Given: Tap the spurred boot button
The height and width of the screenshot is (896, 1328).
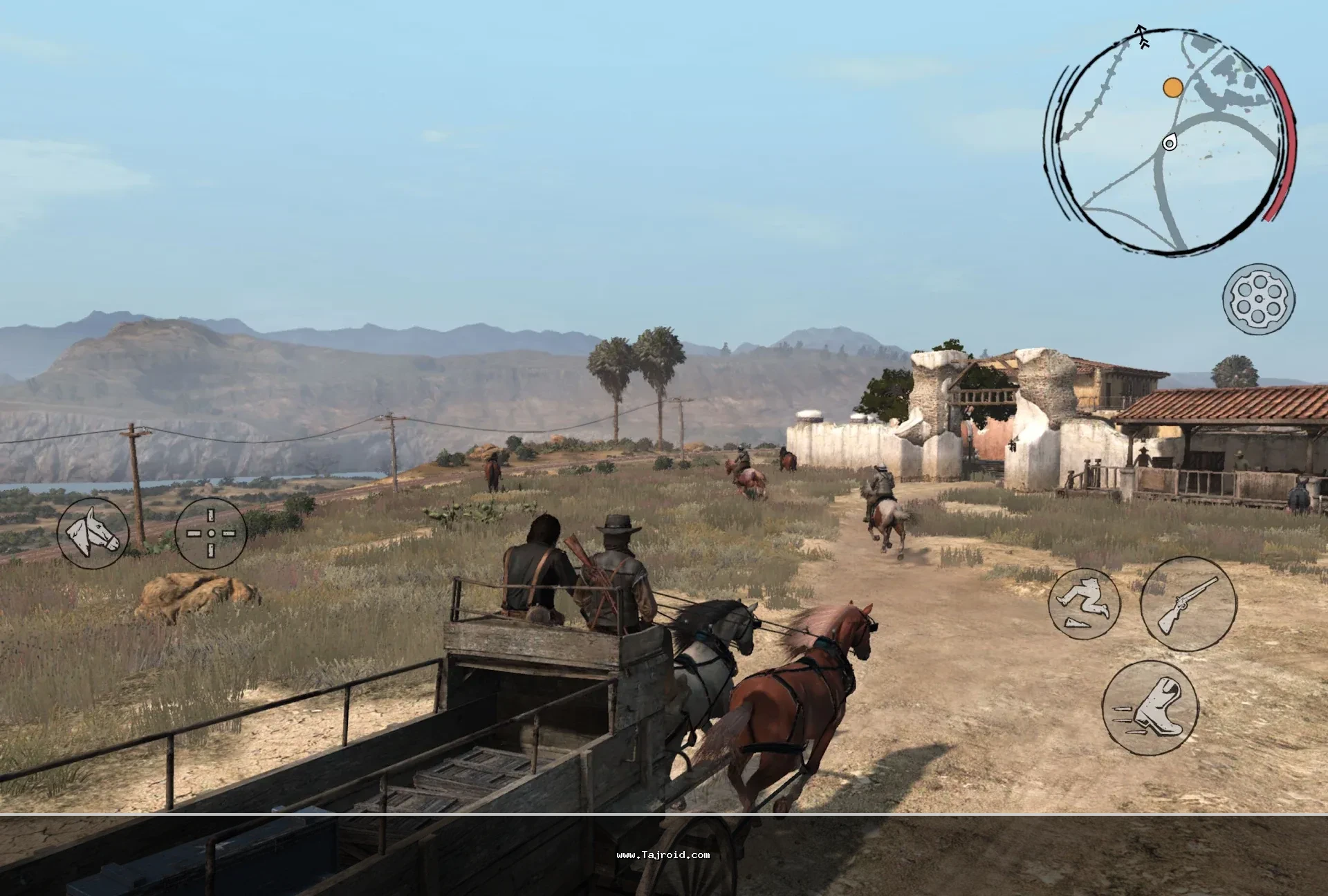Looking at the screenshot, I should coord(1150,707).
